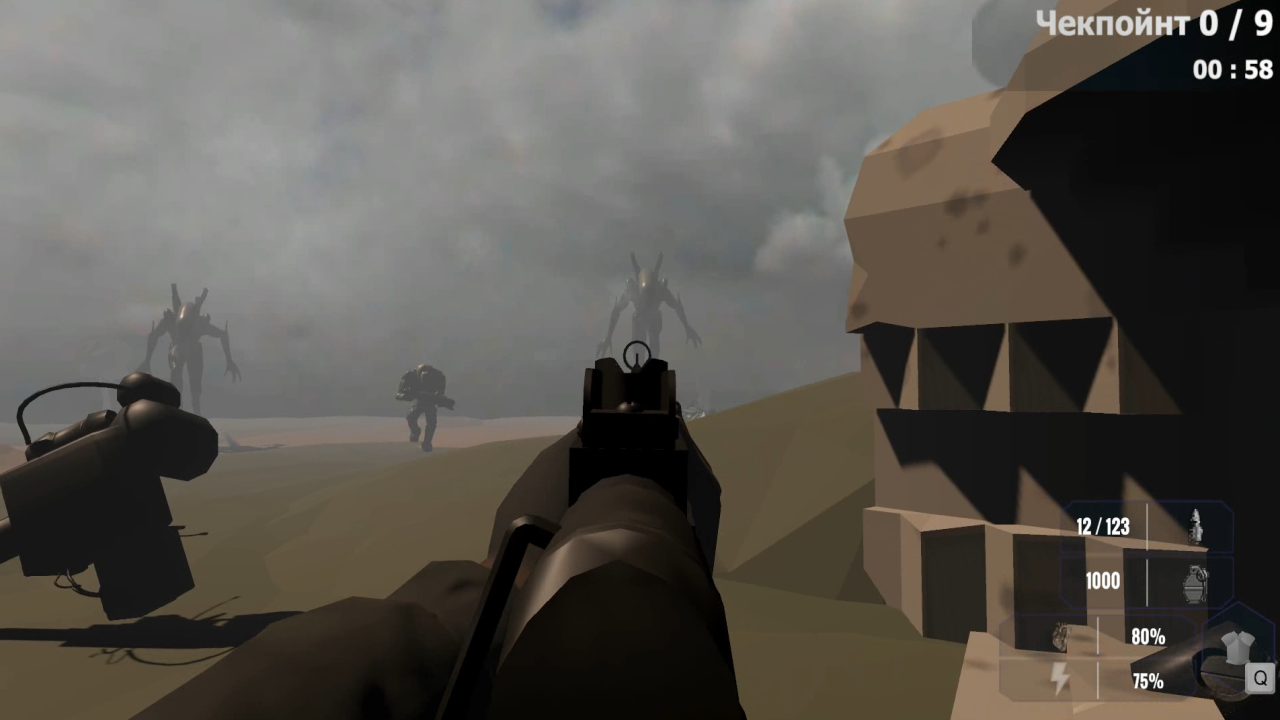Click the 12 / 123 ammo readout
The height and width of the screenshot is (720, 1280).
(x=1104, y=527)
